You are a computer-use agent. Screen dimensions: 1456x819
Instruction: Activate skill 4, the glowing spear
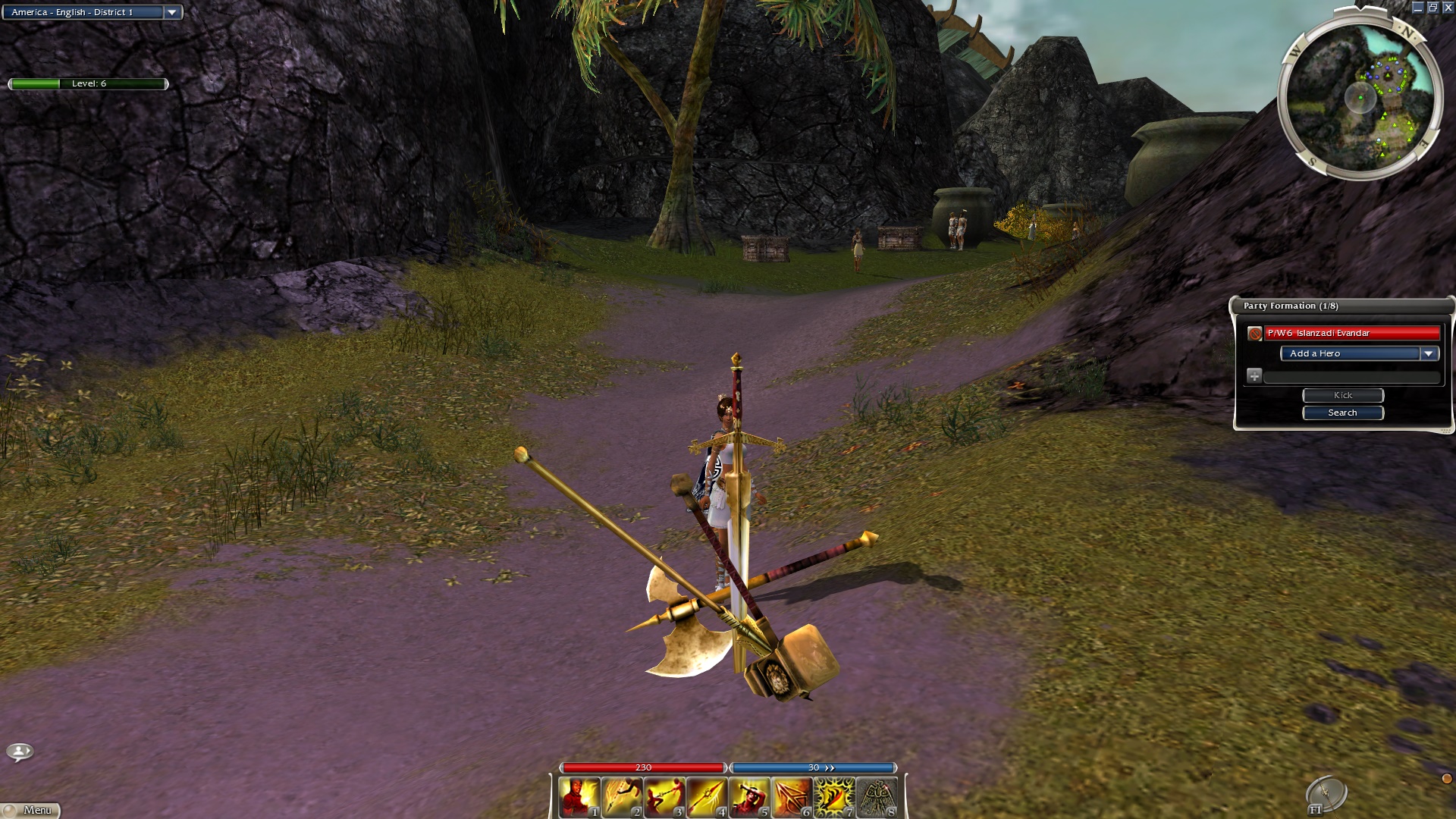[x=707, y=798]
